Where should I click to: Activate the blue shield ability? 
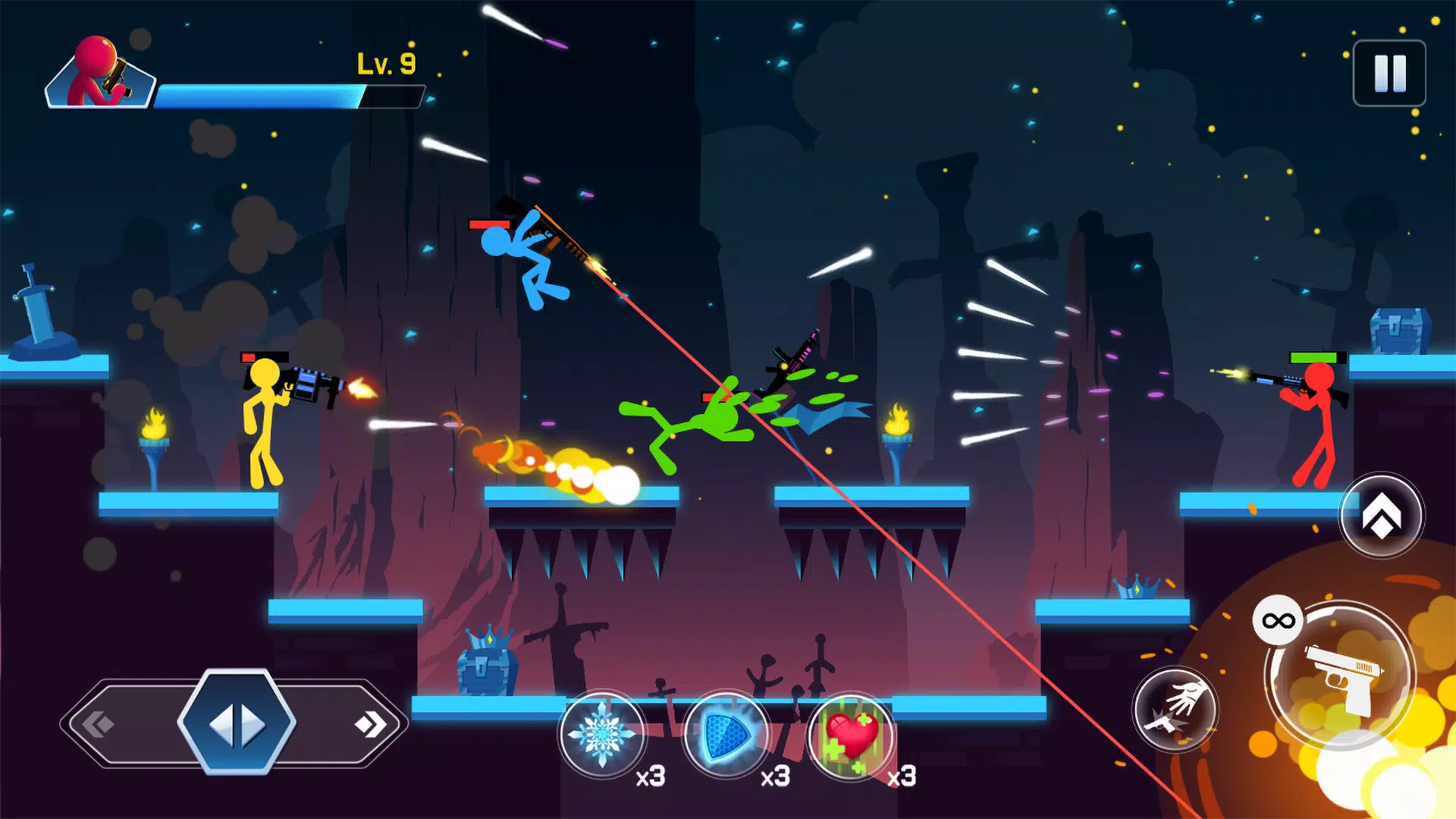point(726,734)
